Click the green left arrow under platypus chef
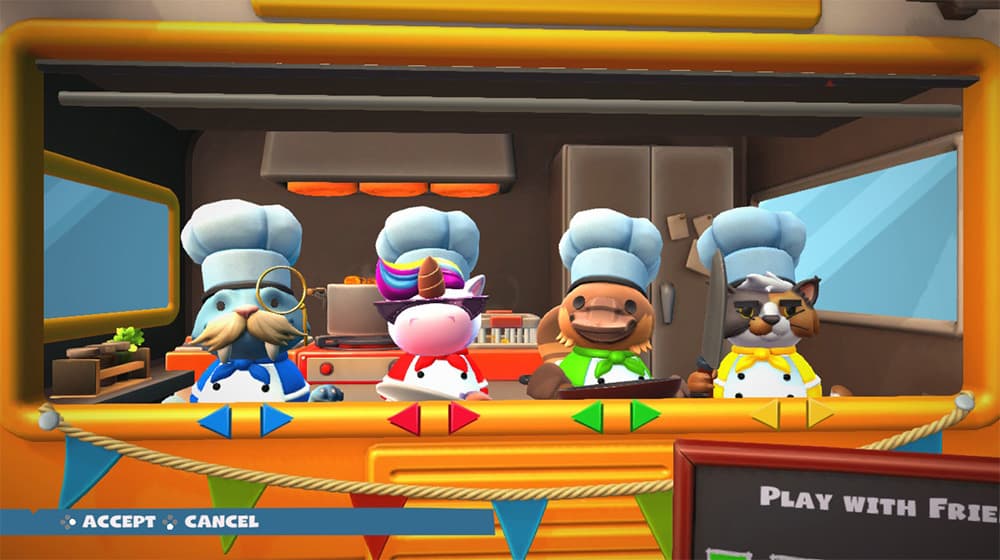 pyautogui.click(x=588, y=417)
